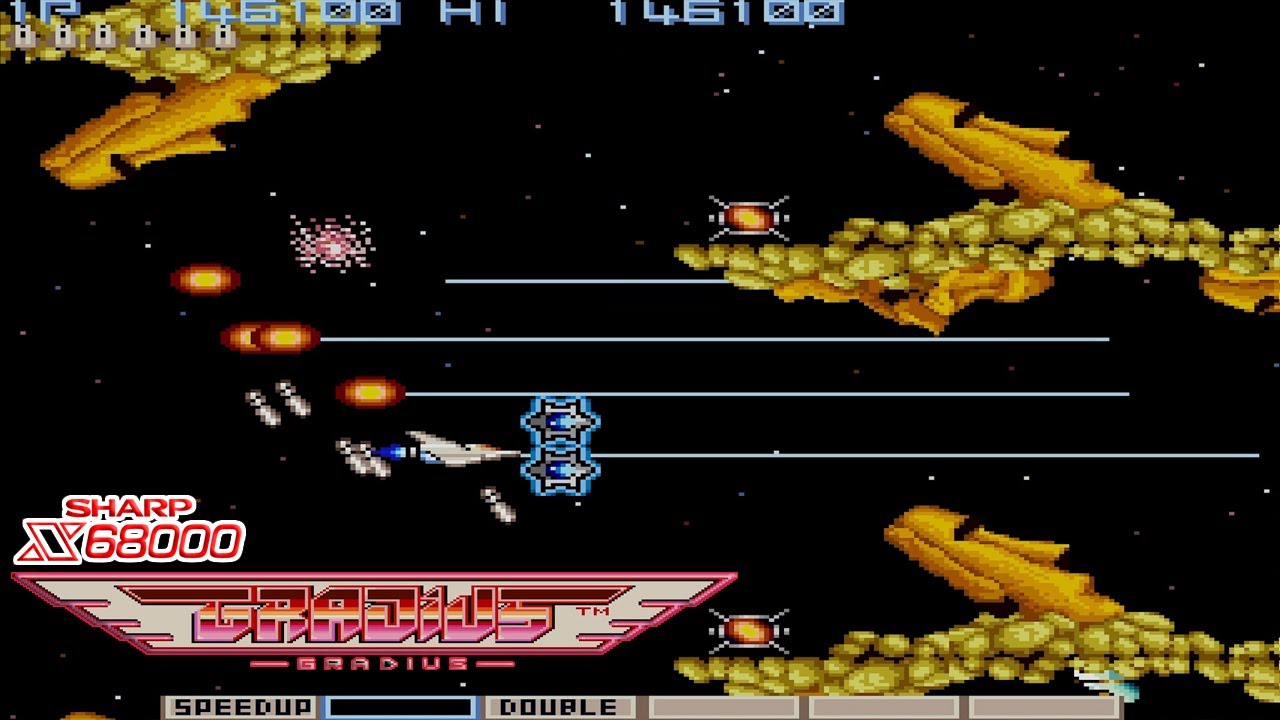Image resolution: width=1280 pixels, height=720 pixels.
Task: Click the 1P score label
Action: (x=30, y=12)
